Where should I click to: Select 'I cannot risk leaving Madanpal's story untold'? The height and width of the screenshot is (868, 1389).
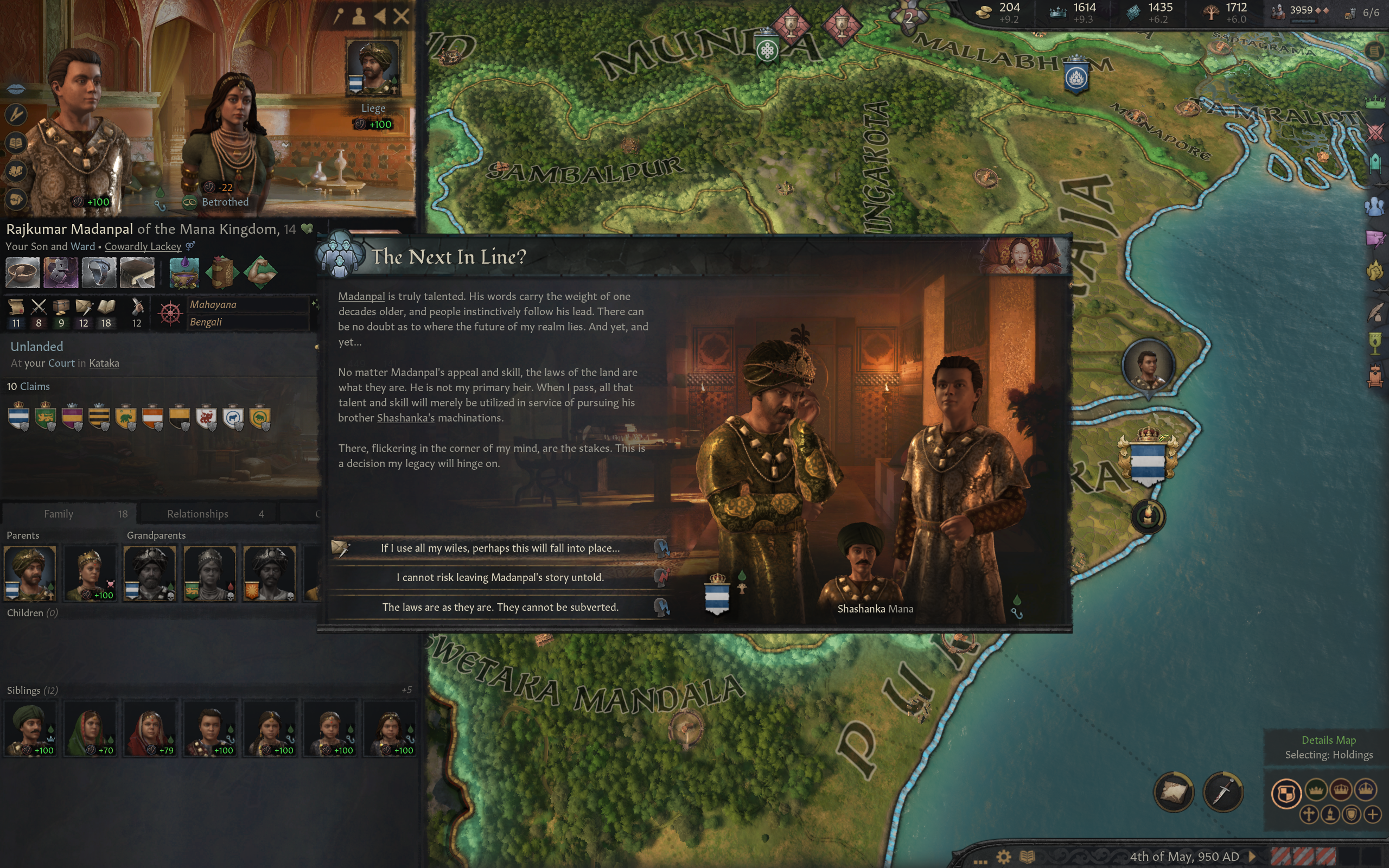pos(500,578)
